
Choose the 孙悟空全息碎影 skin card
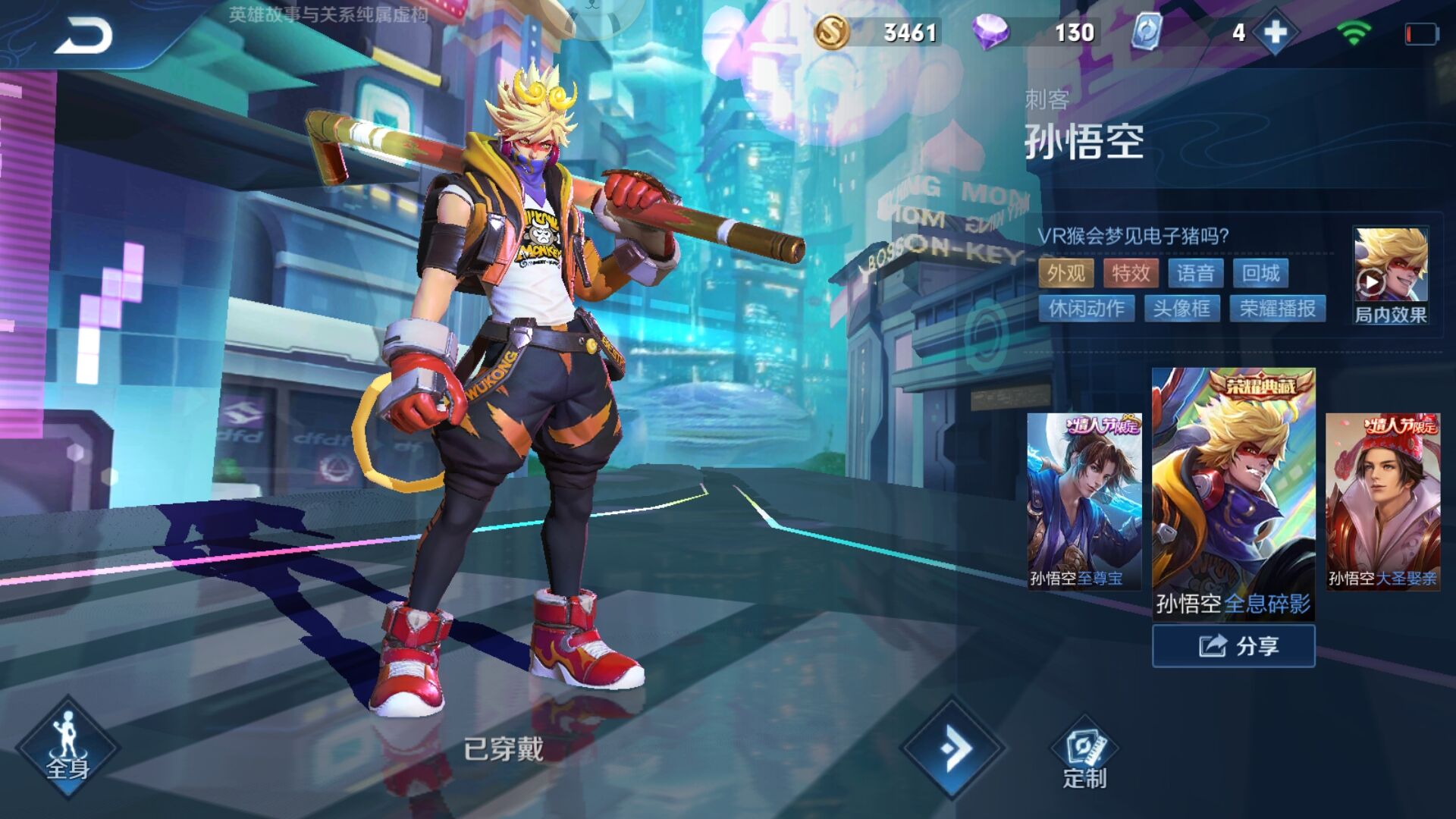[1233, 493]
